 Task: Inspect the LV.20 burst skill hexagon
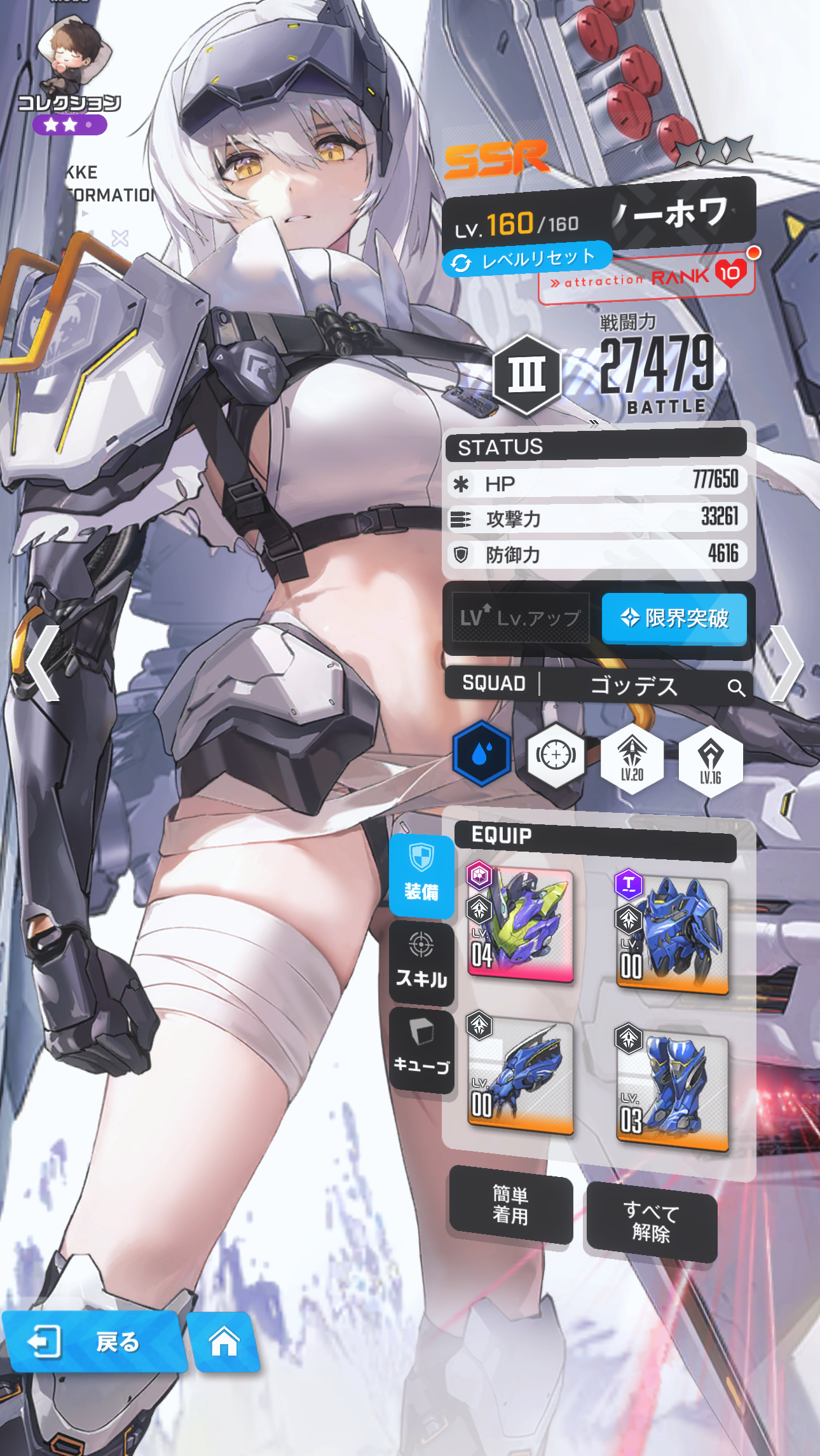click(x=632, y=758)
